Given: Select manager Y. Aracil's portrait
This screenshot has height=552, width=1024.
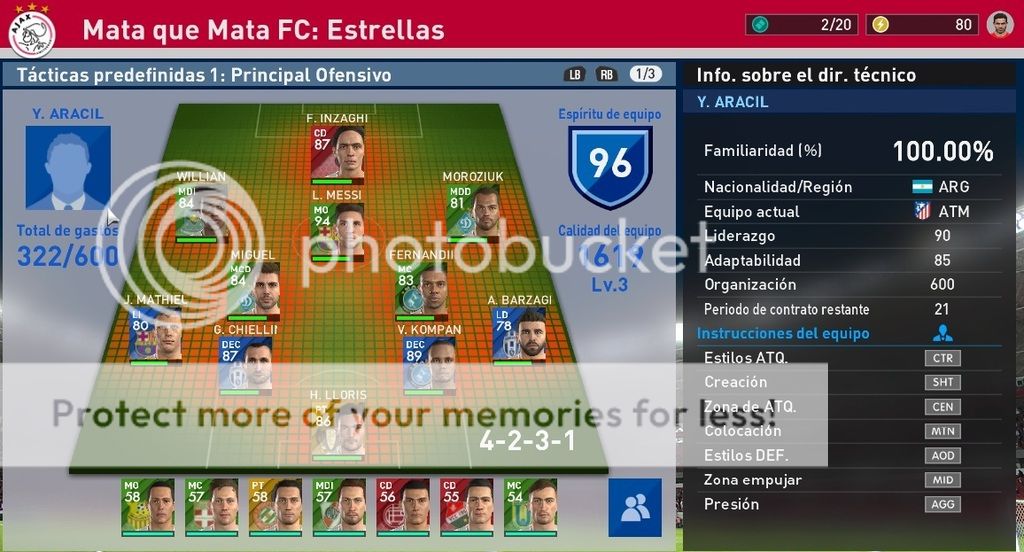Looking at the screenshot, I should coord(68,167).
